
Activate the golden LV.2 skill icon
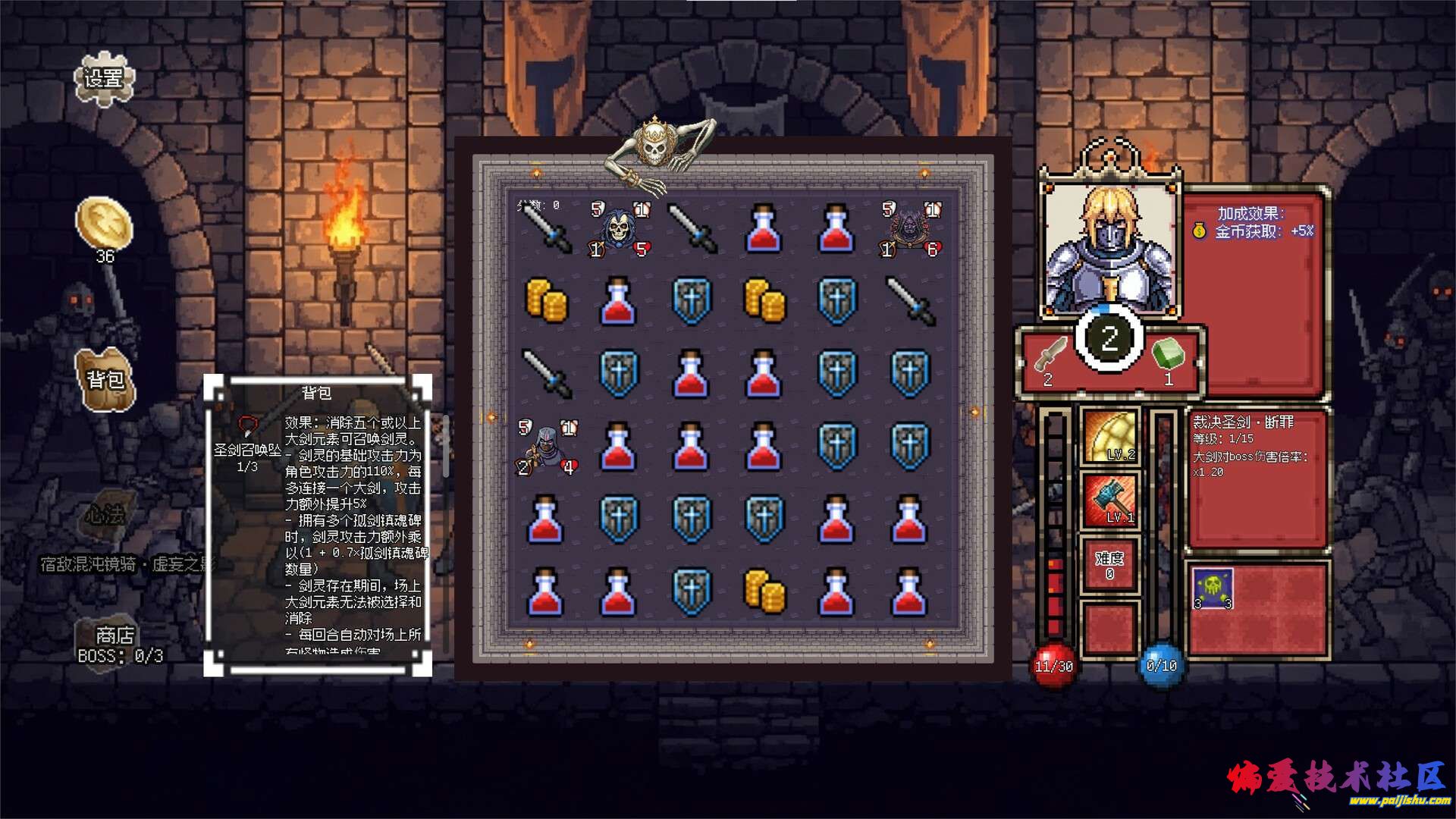click(x=1110, y=437)
